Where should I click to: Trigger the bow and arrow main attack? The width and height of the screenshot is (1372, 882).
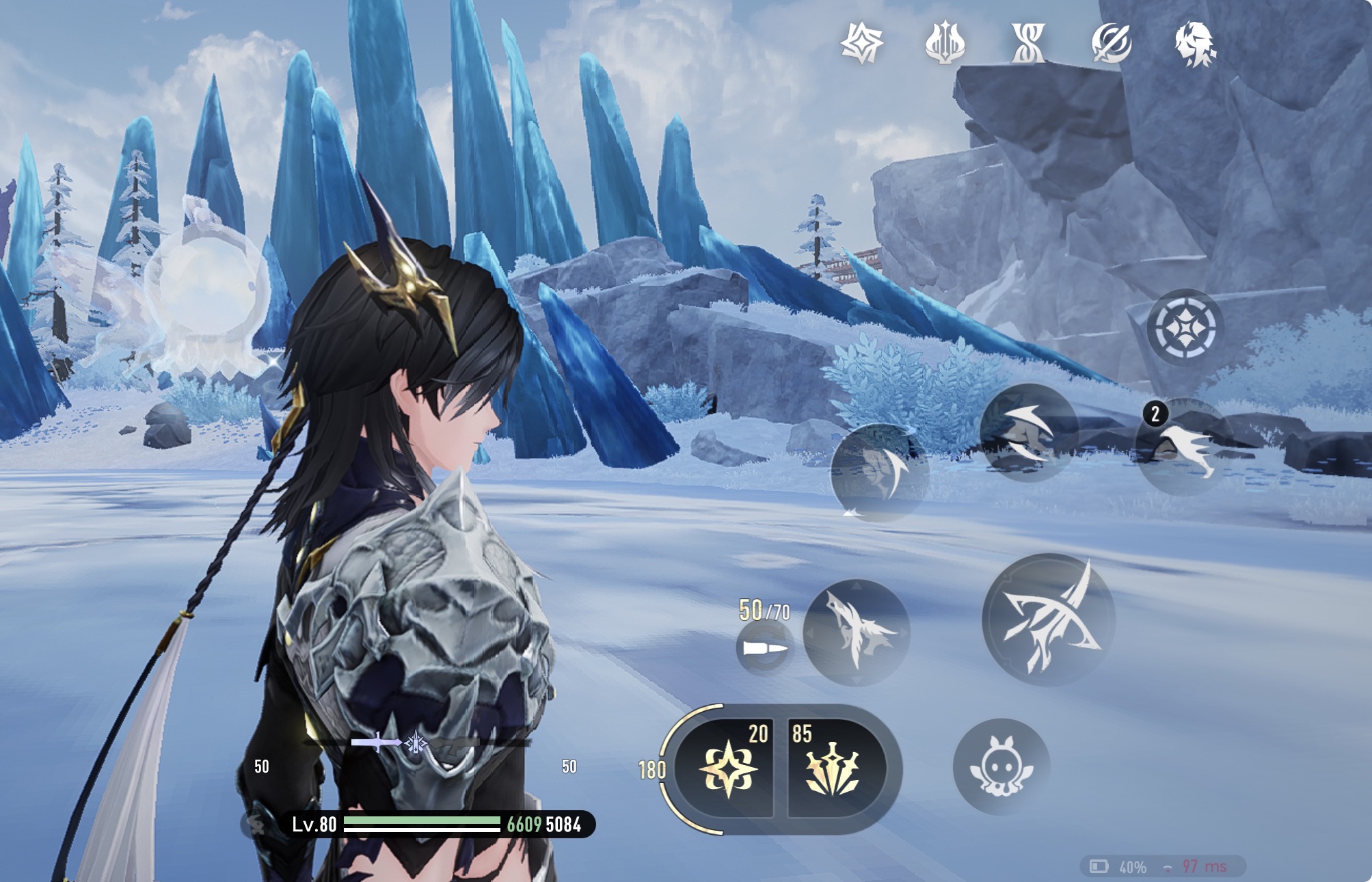(x=1049, y=619)
